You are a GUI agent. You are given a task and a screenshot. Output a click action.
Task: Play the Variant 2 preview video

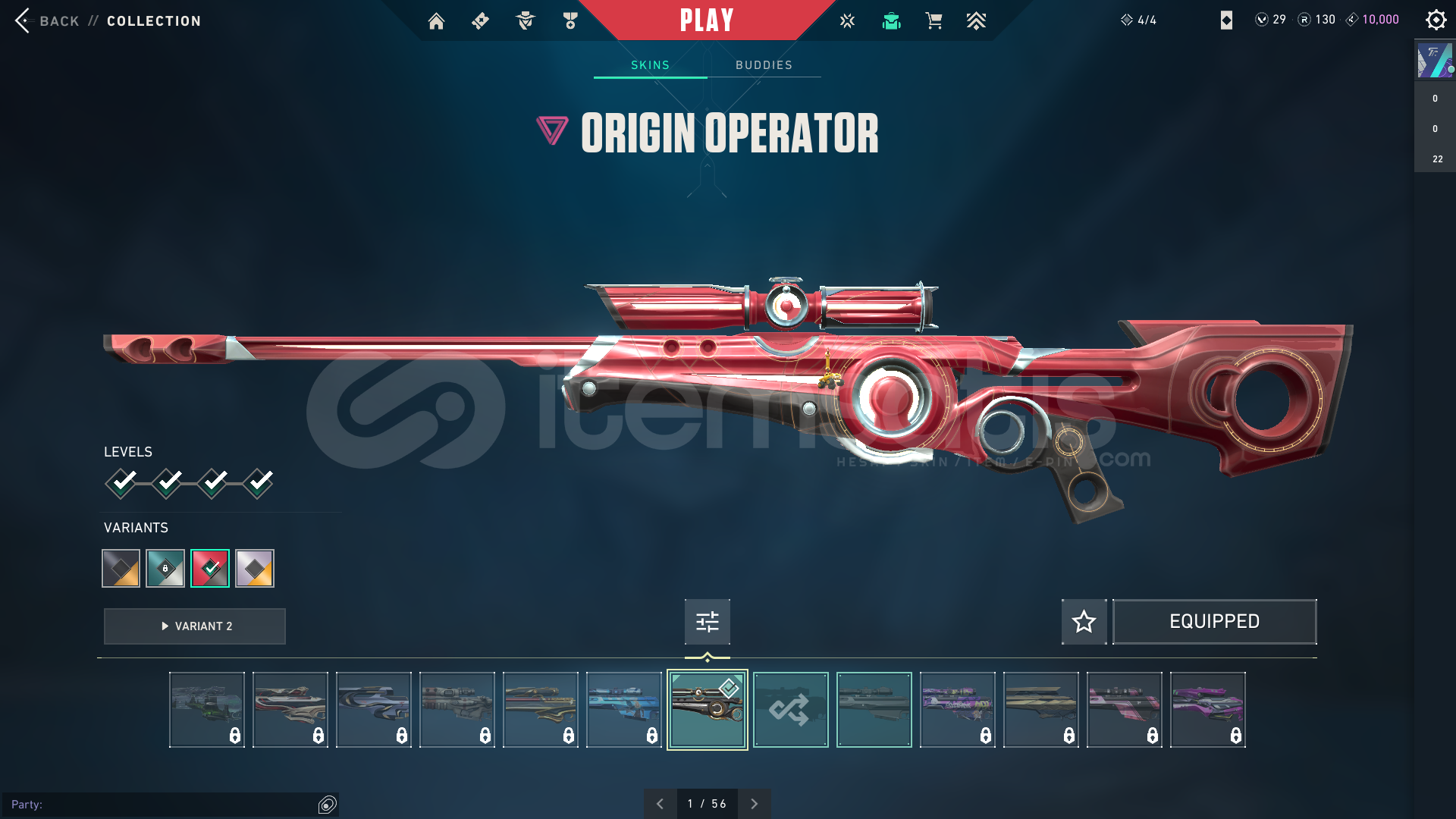pos(195,626)
